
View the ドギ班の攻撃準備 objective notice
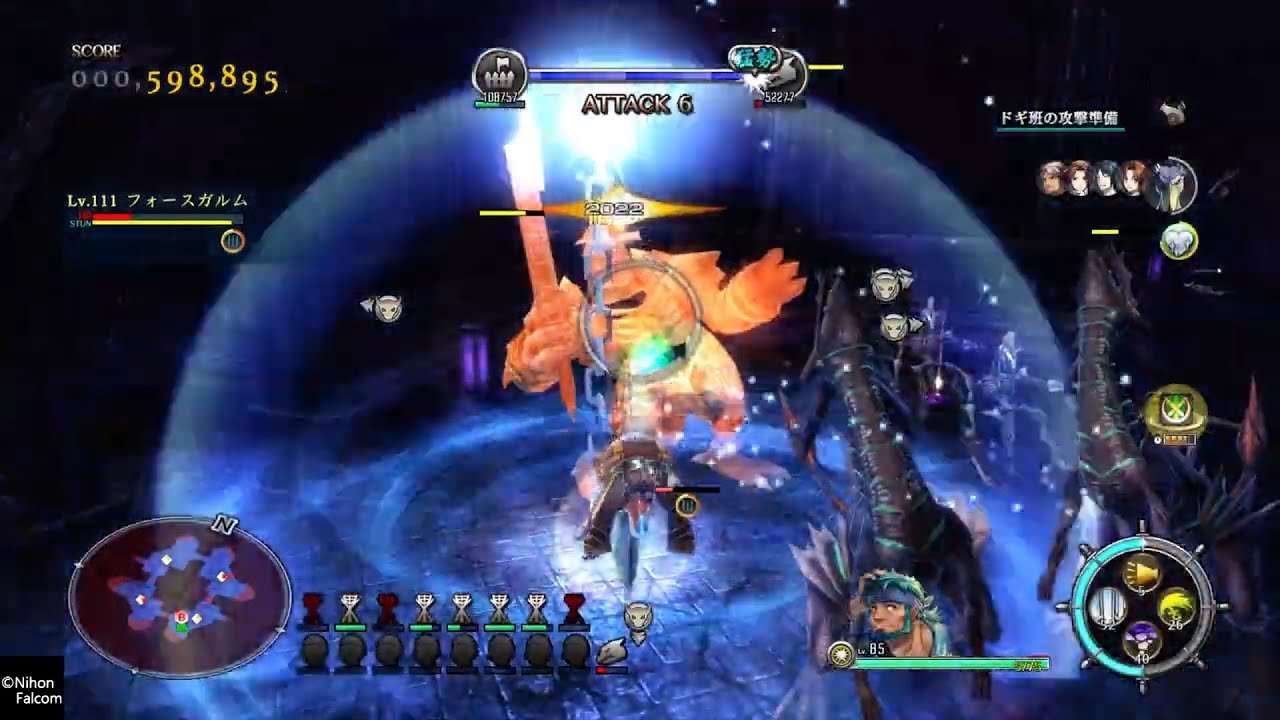tap(1059, 118)
